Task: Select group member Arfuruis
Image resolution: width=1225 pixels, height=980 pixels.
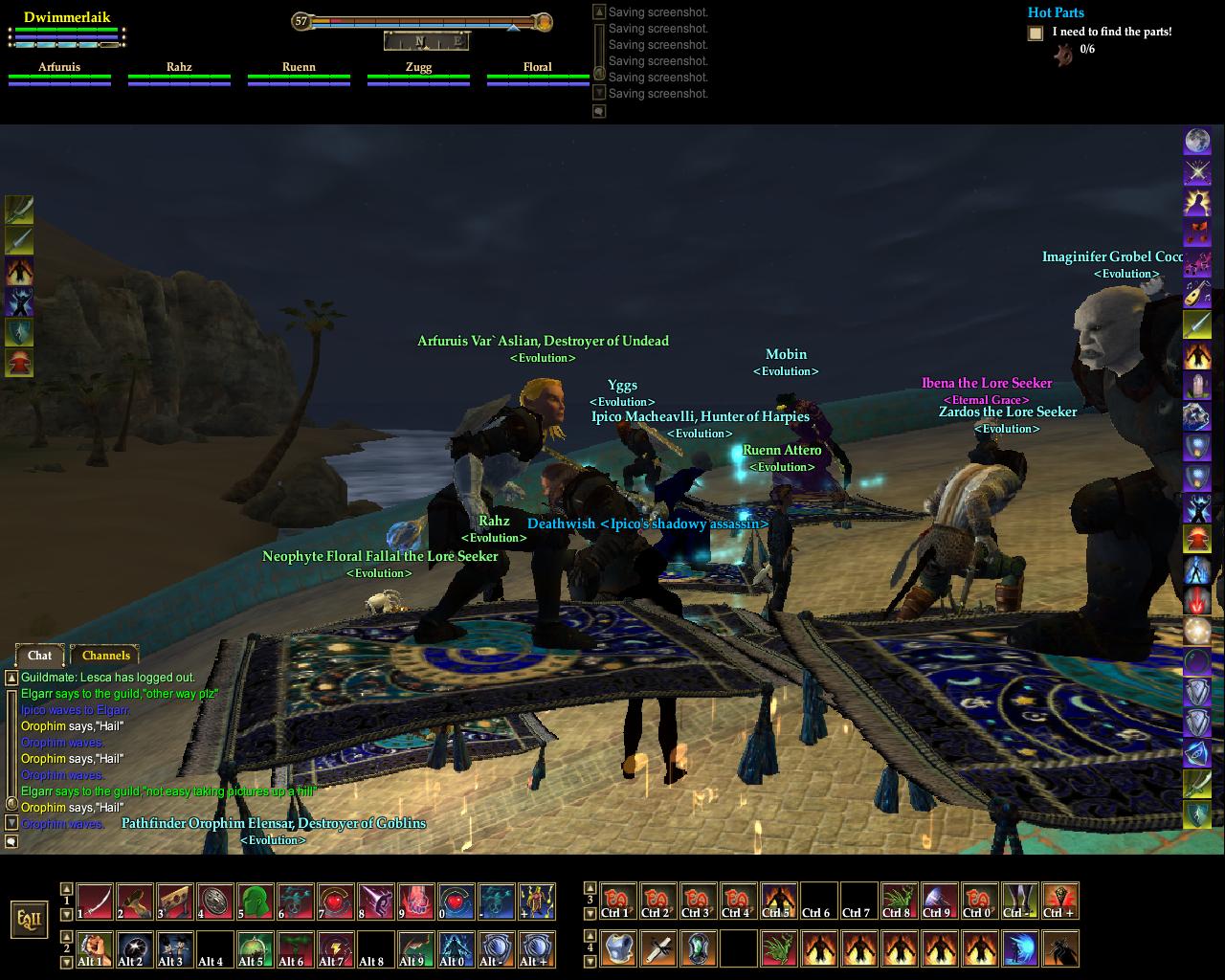Action: pos(59,68)
